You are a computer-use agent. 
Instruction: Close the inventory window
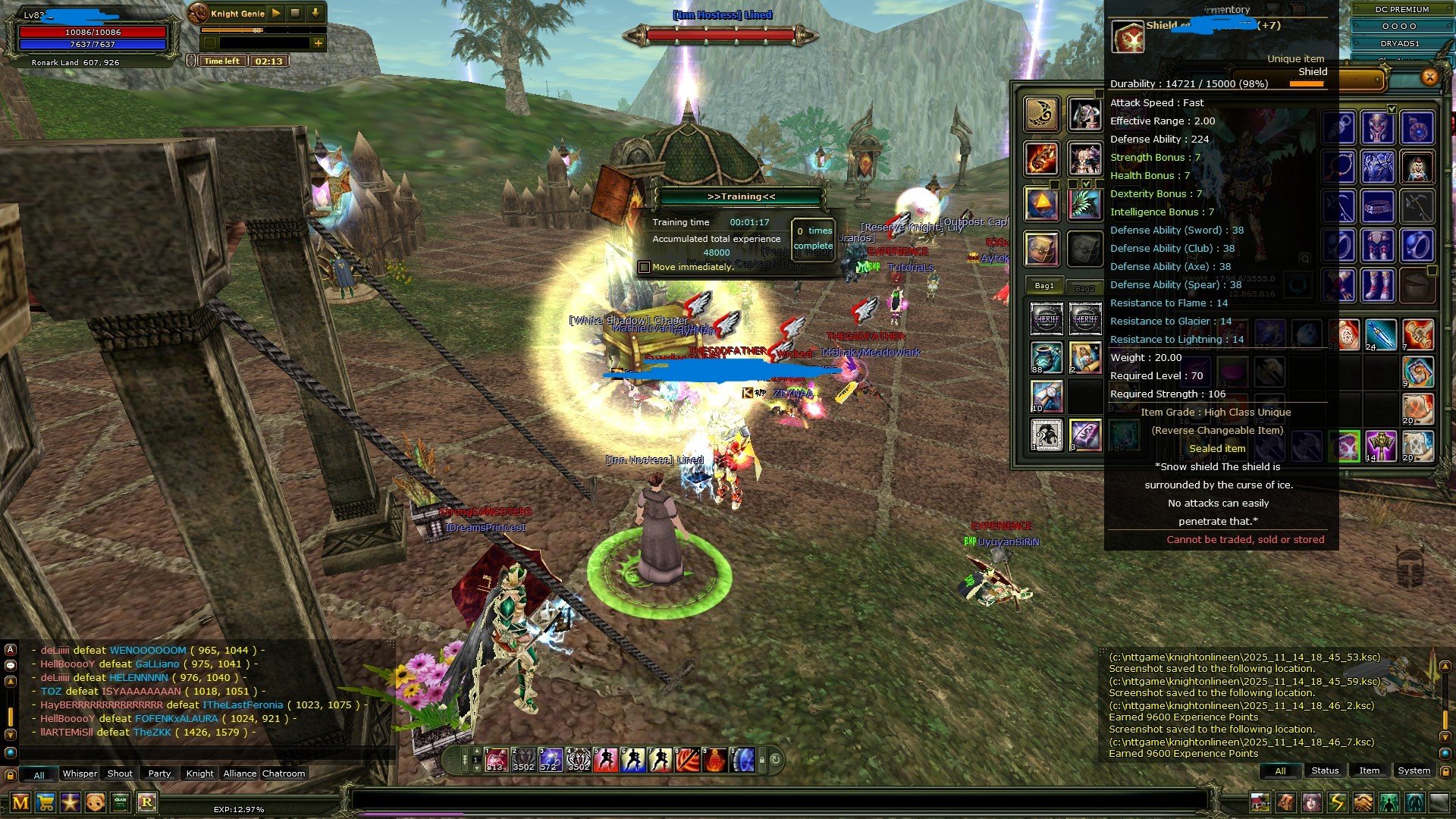pos(1429,77)
